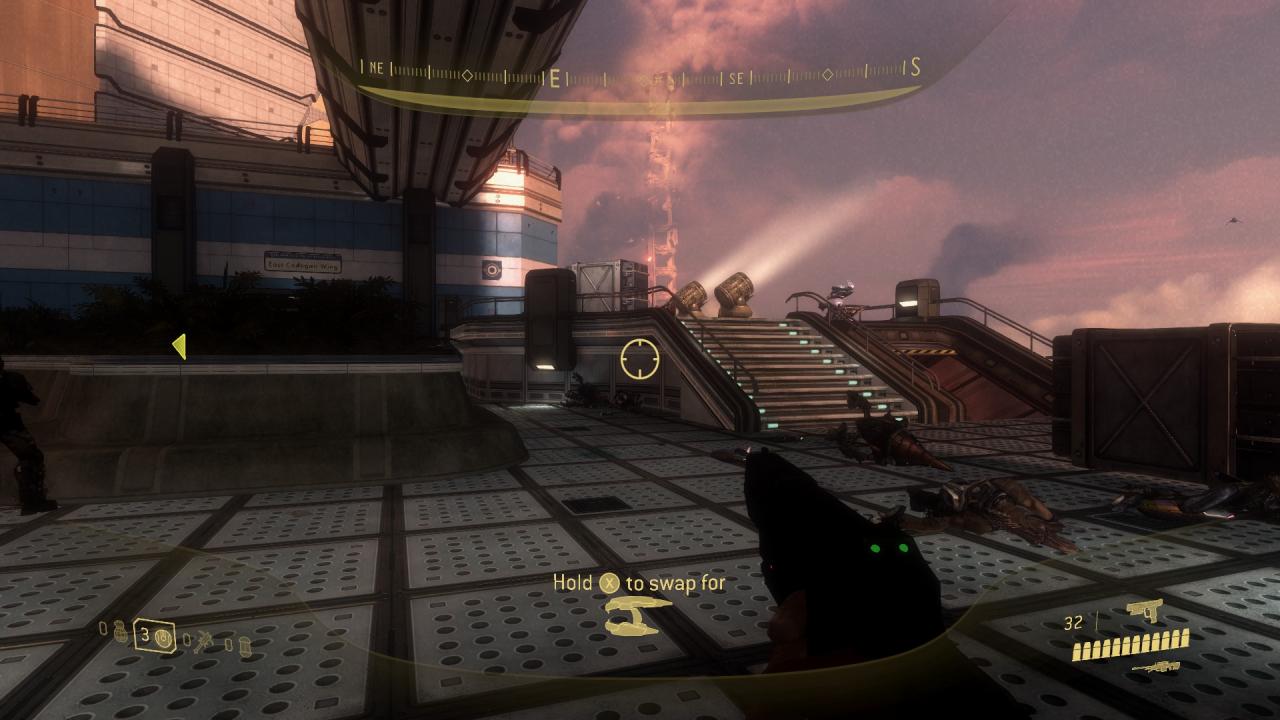Select the yellow waypoint arrow marker

pos(179,346)
